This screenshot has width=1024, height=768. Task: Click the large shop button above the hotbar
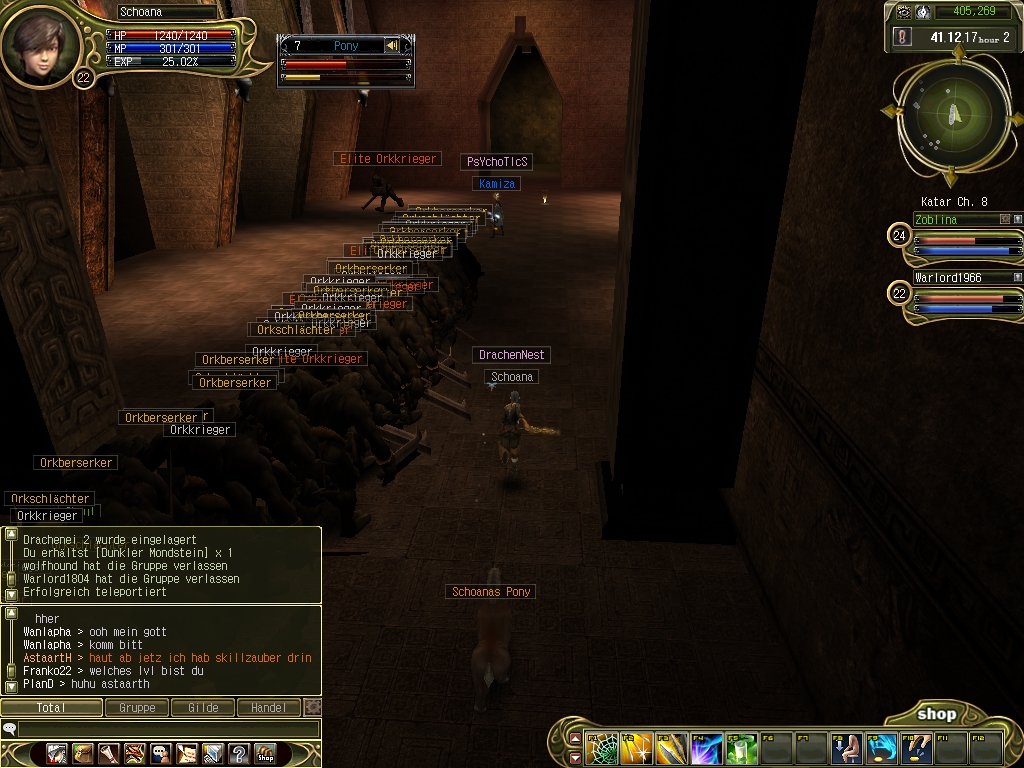[936, 714]
